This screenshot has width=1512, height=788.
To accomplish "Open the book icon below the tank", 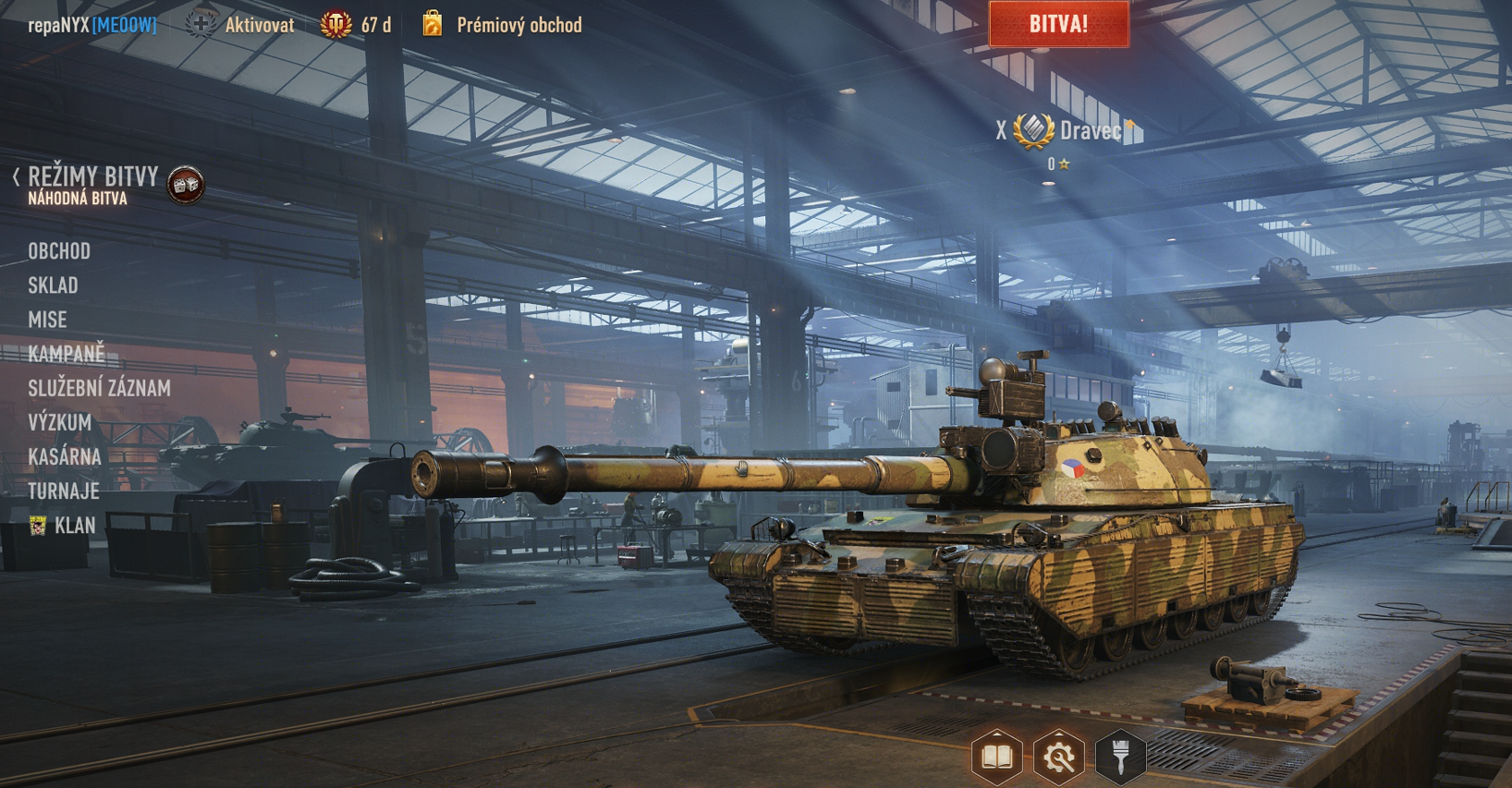I will pyautogui.click(x=996, y=758).
